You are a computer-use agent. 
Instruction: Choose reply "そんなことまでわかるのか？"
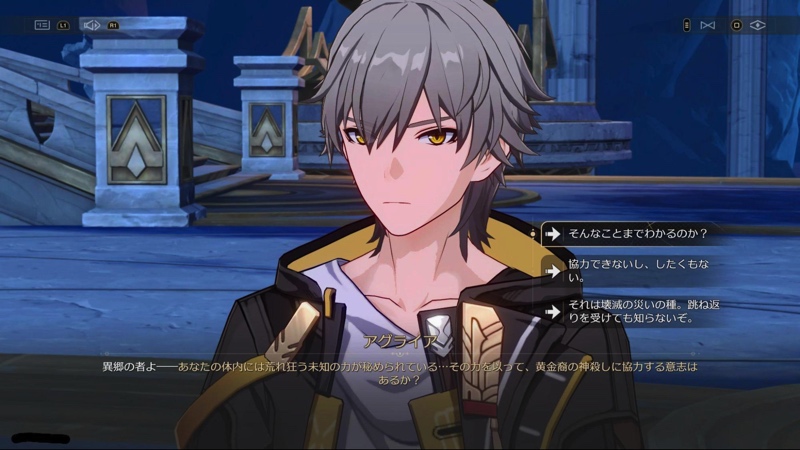tap(638, 234)
